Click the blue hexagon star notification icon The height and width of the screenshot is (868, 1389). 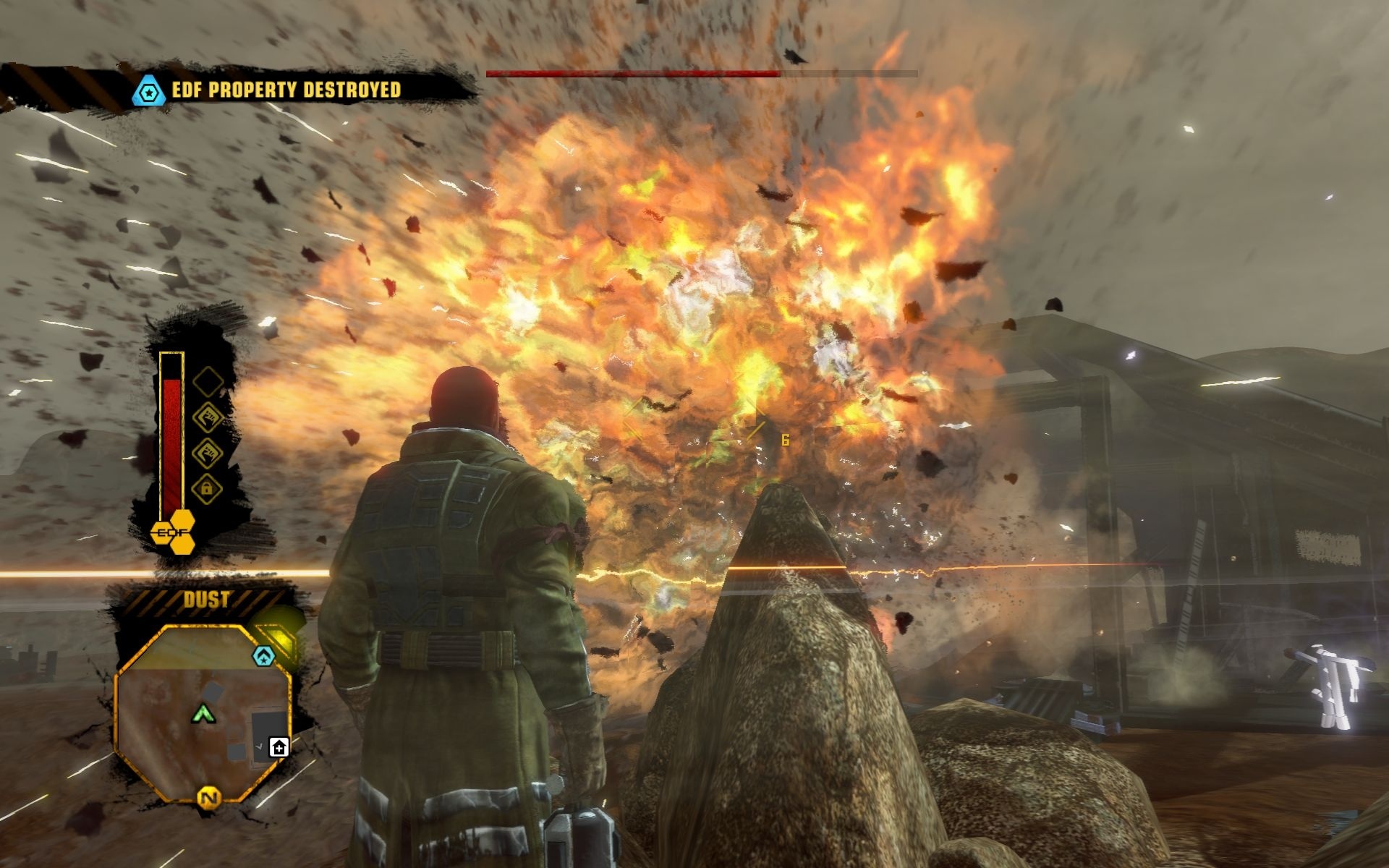[148, 91]
